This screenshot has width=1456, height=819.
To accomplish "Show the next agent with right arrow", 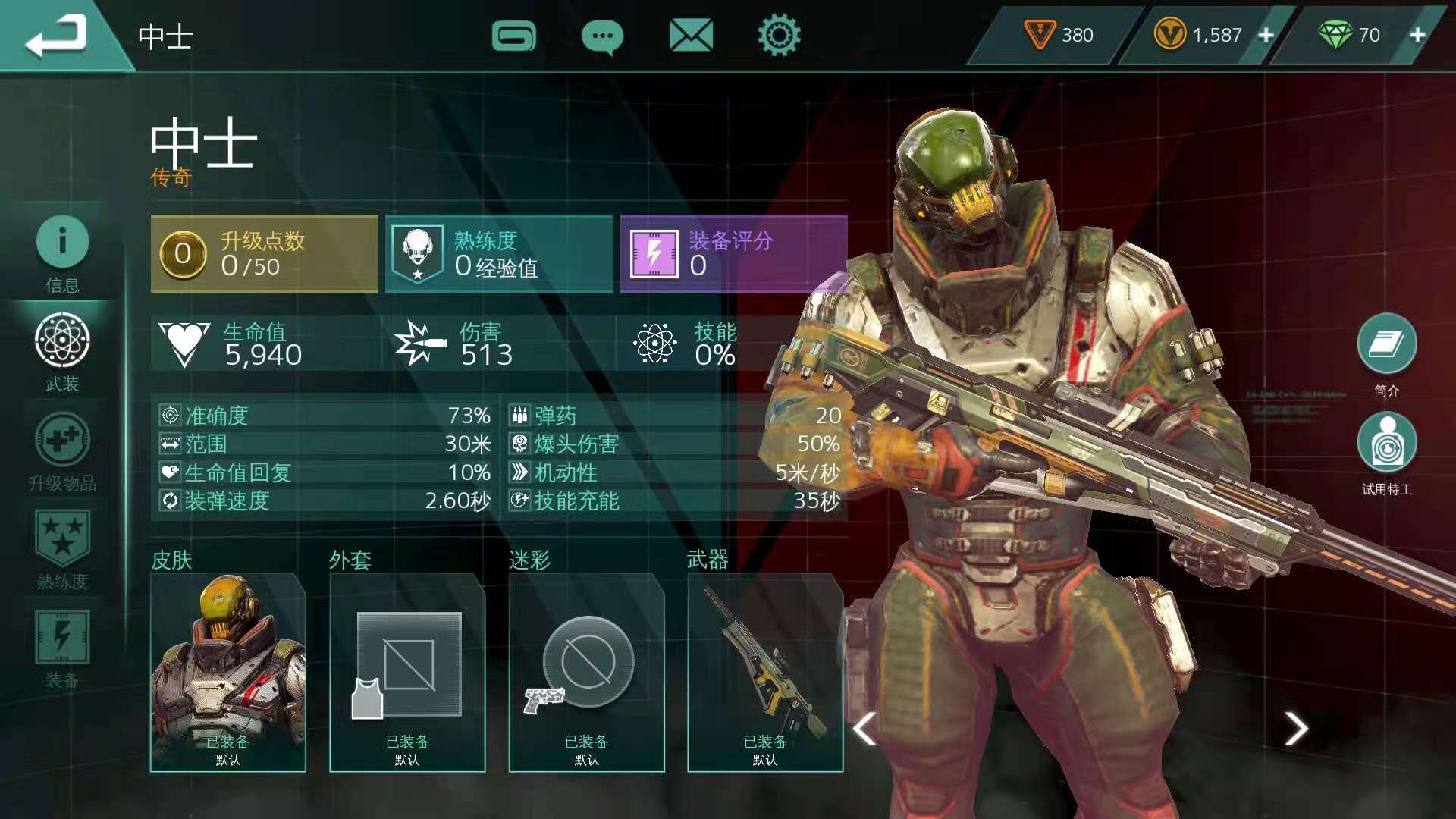I will [1296, 729].
